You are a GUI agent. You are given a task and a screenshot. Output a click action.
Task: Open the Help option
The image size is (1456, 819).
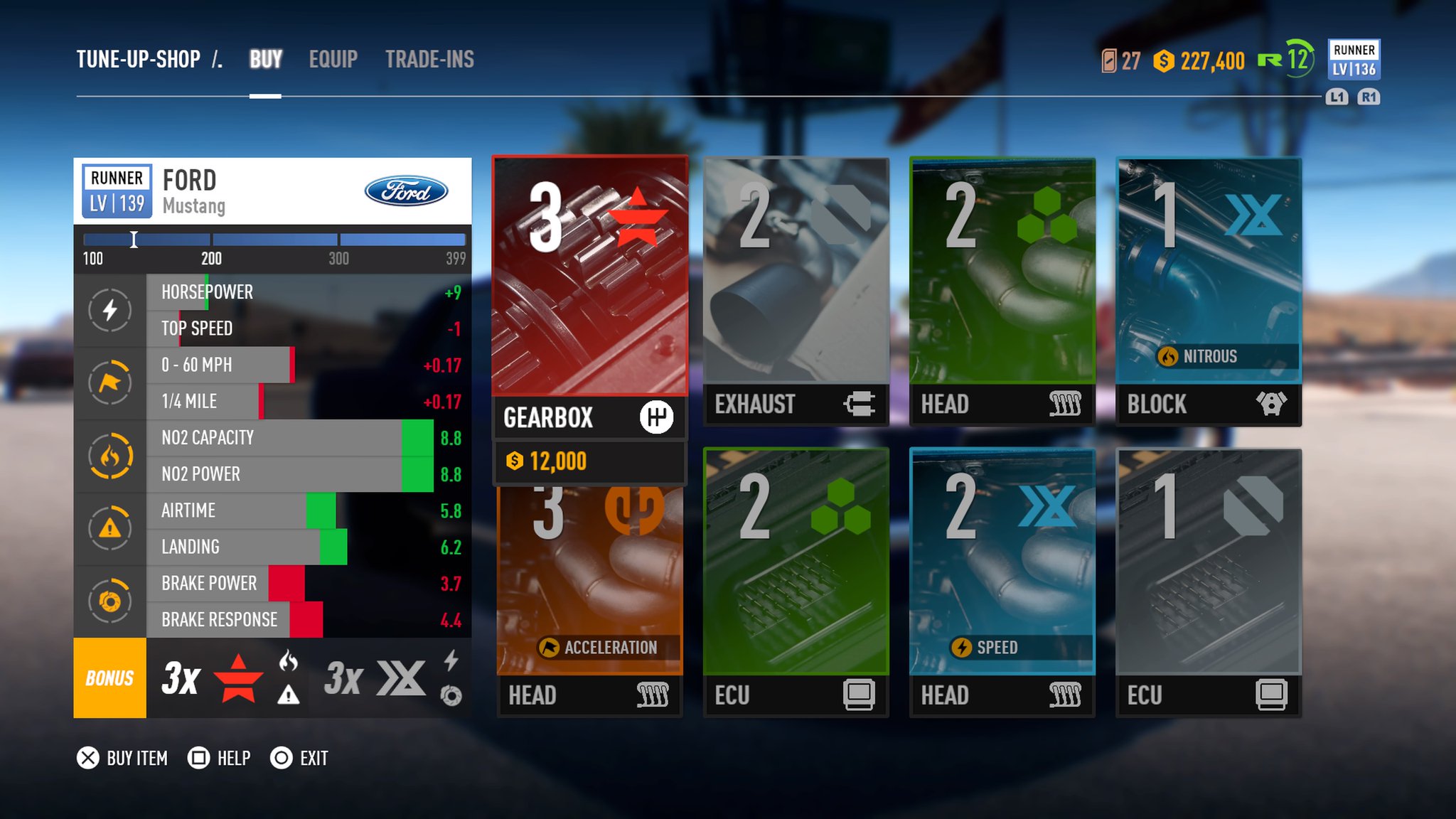tap(219, 759)
